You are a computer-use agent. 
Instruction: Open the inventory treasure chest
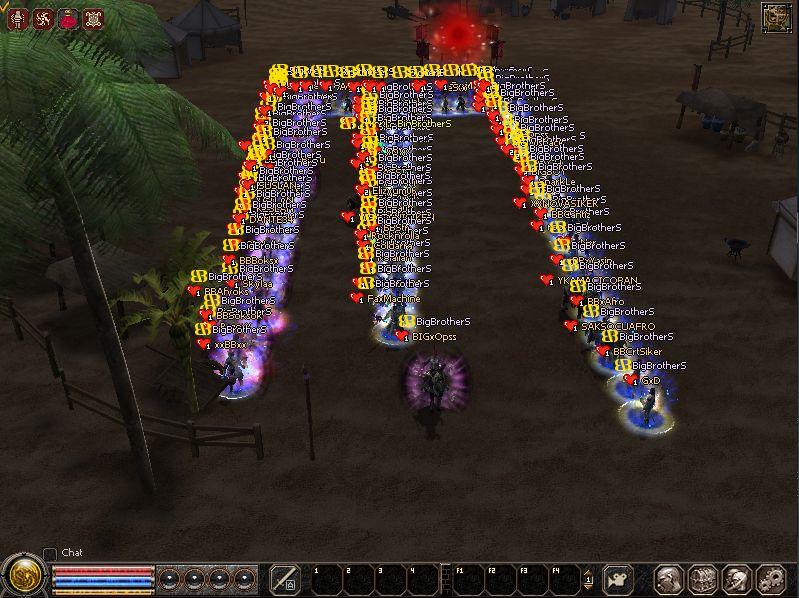click(702, 578)
